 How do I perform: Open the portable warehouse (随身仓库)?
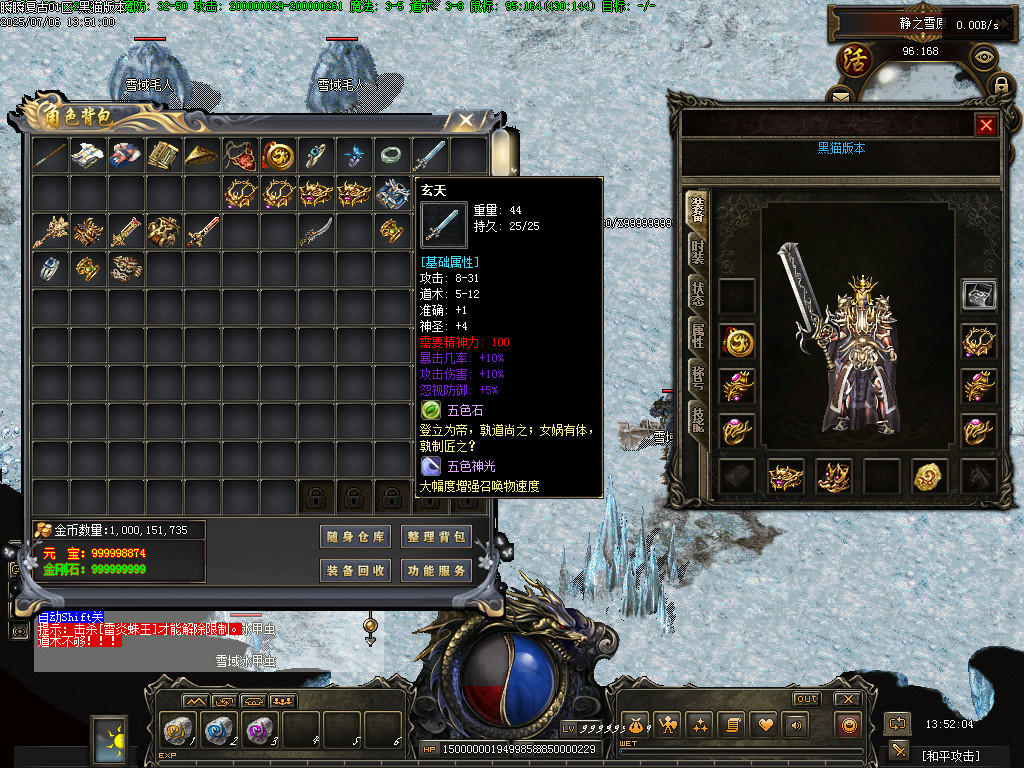point(355,537)
